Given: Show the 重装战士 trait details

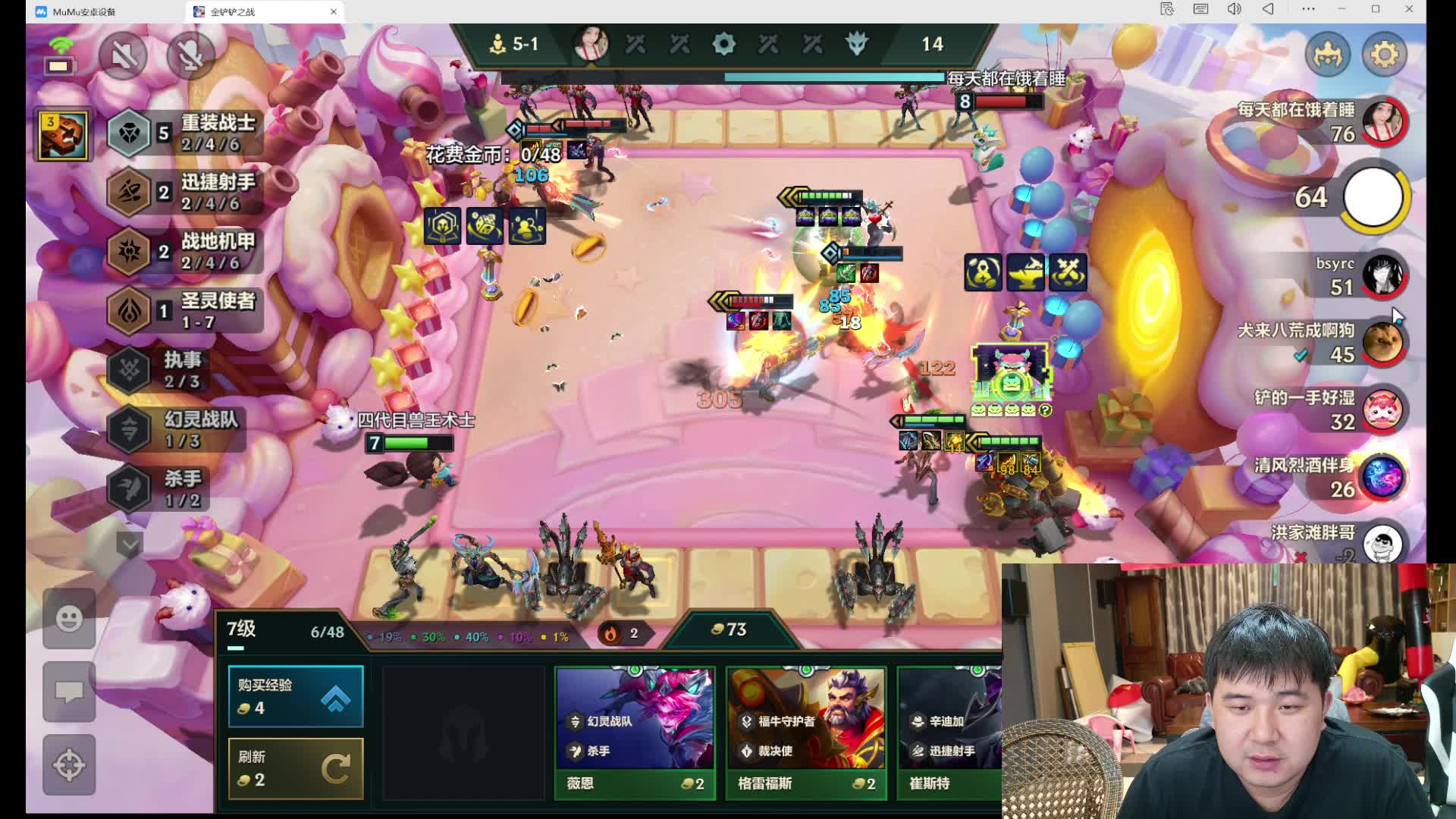Looking at the screenshot, I should [185, 133].
